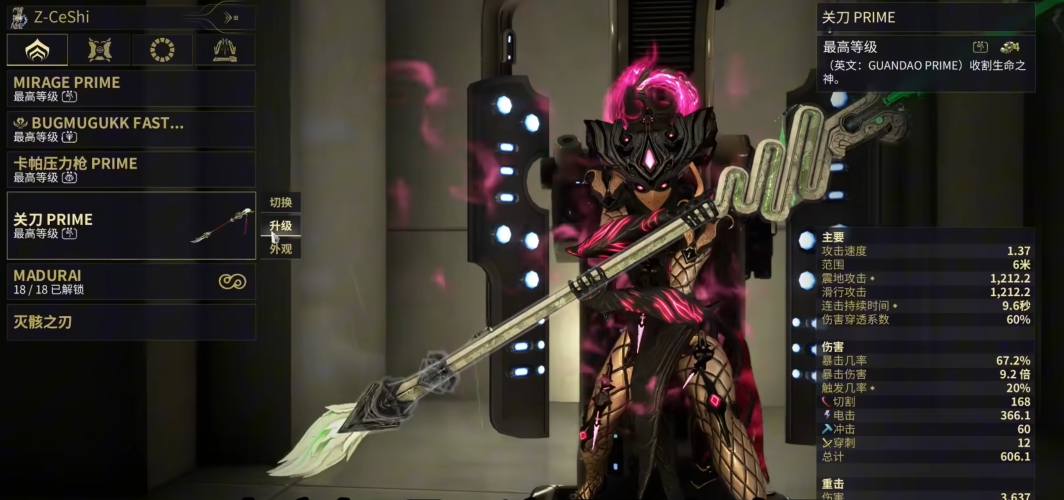Switch to the Warframe lotus emblem tab
The width and height of the screenshot is (1064, 500).
click(37, 50)
